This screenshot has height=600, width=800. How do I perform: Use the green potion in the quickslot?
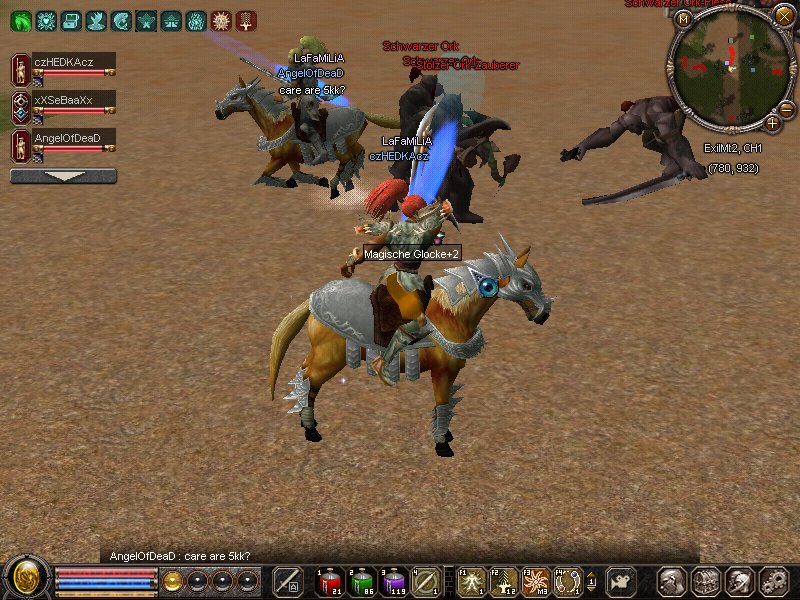361,580
